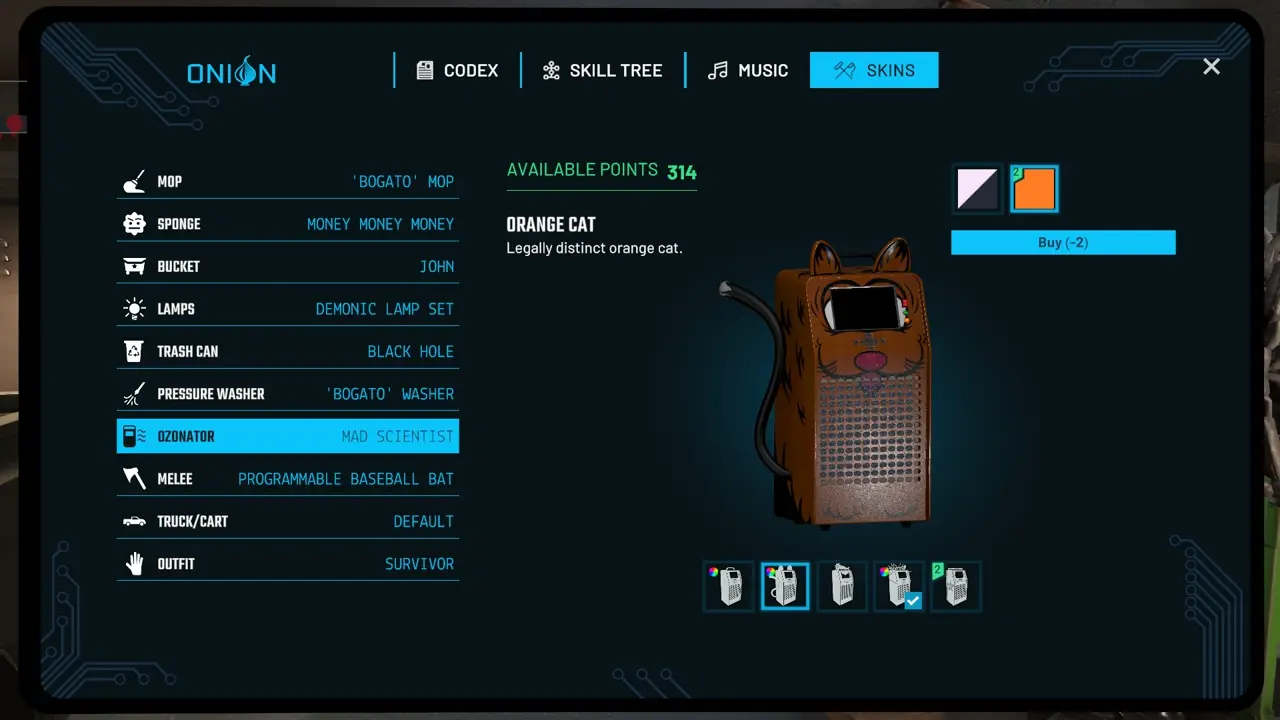The height and width of the screenshot is (720, 1280).
Task: Click the white-and-black color swatch
Action: click(976, 188)
